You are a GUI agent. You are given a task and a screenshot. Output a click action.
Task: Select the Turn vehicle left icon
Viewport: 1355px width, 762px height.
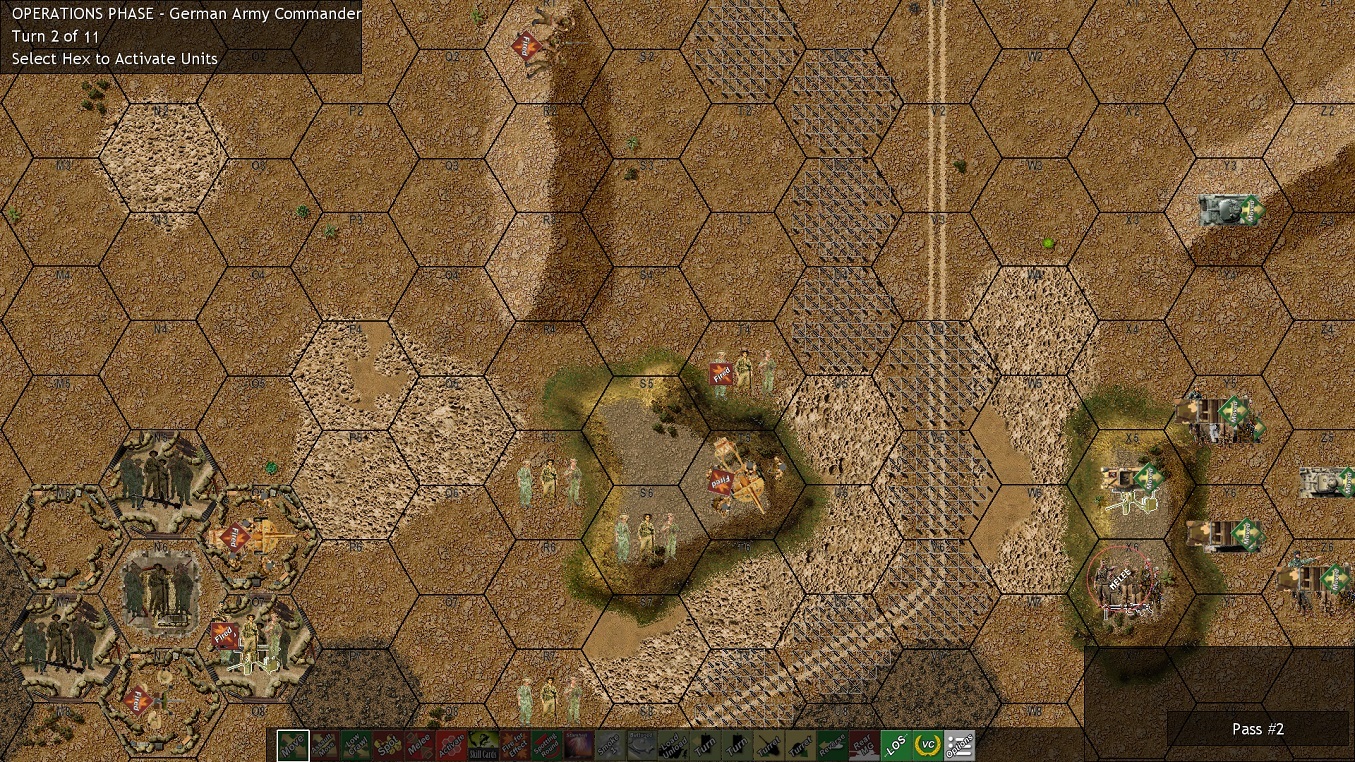click(x=708, y=745)
